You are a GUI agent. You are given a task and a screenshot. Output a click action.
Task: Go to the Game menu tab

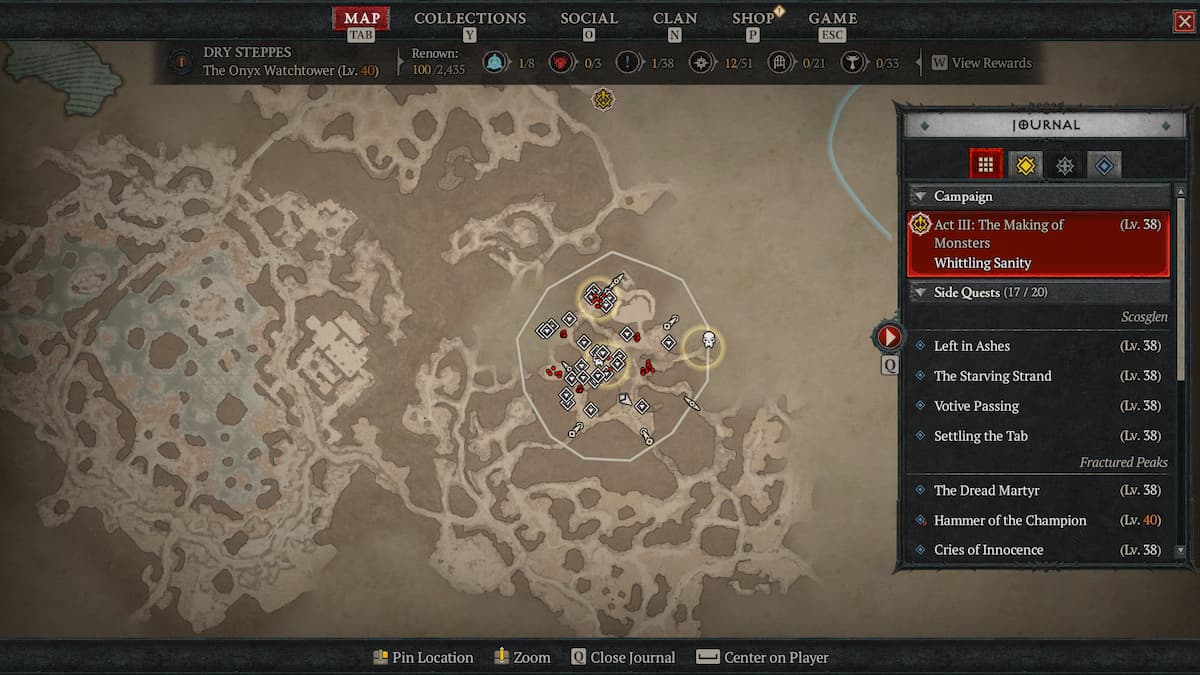click(833, 18)
